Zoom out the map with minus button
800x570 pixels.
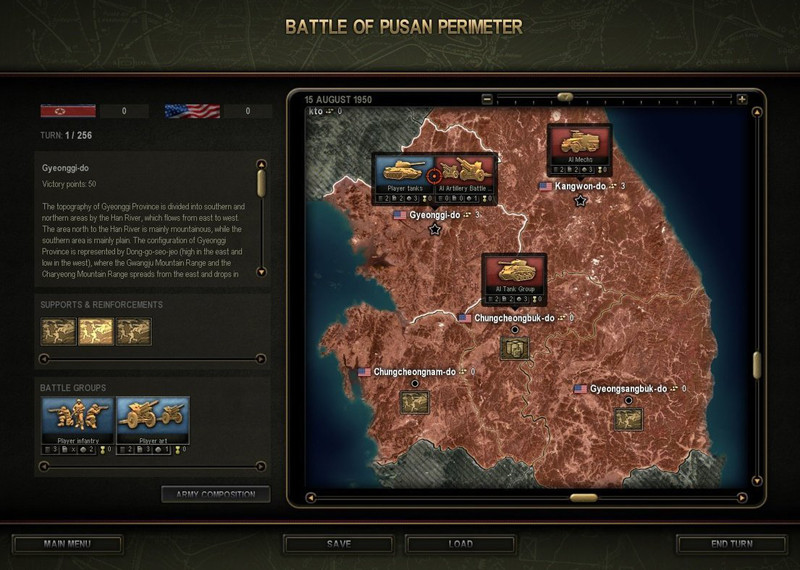click(487, 99)
